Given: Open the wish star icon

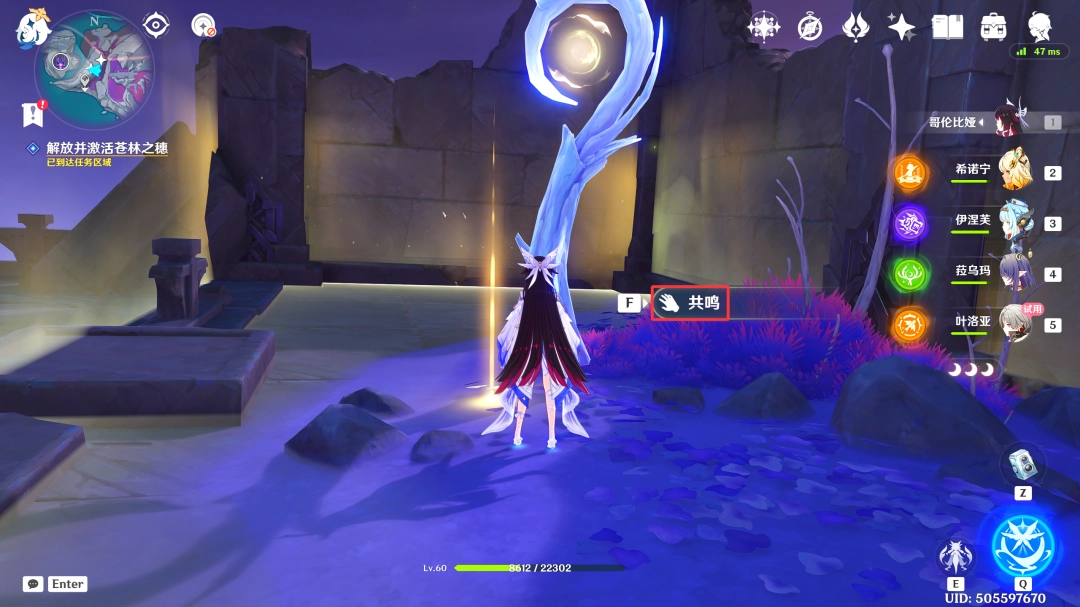Looking at the screenshot, I should [x=901, y=27].
